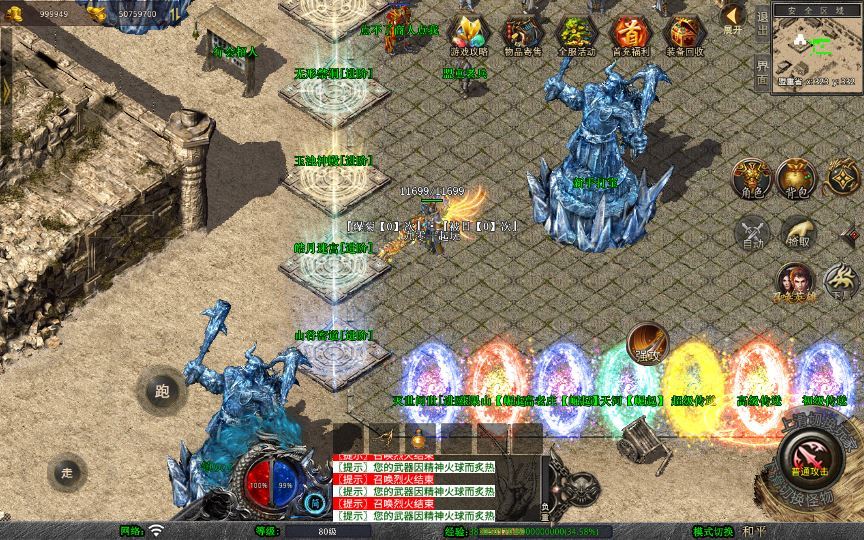Open the 角色 character panel

coord(750,178)
